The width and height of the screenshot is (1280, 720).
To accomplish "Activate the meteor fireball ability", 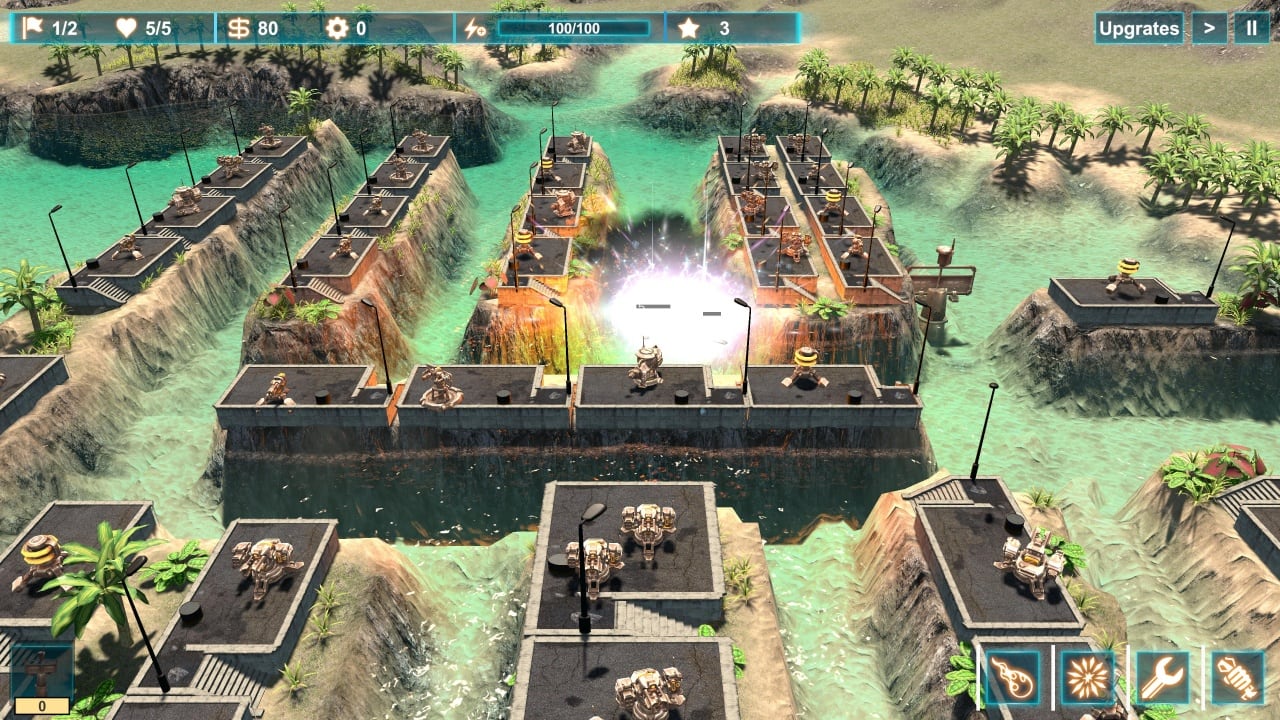I will (x=1012, y=677).
